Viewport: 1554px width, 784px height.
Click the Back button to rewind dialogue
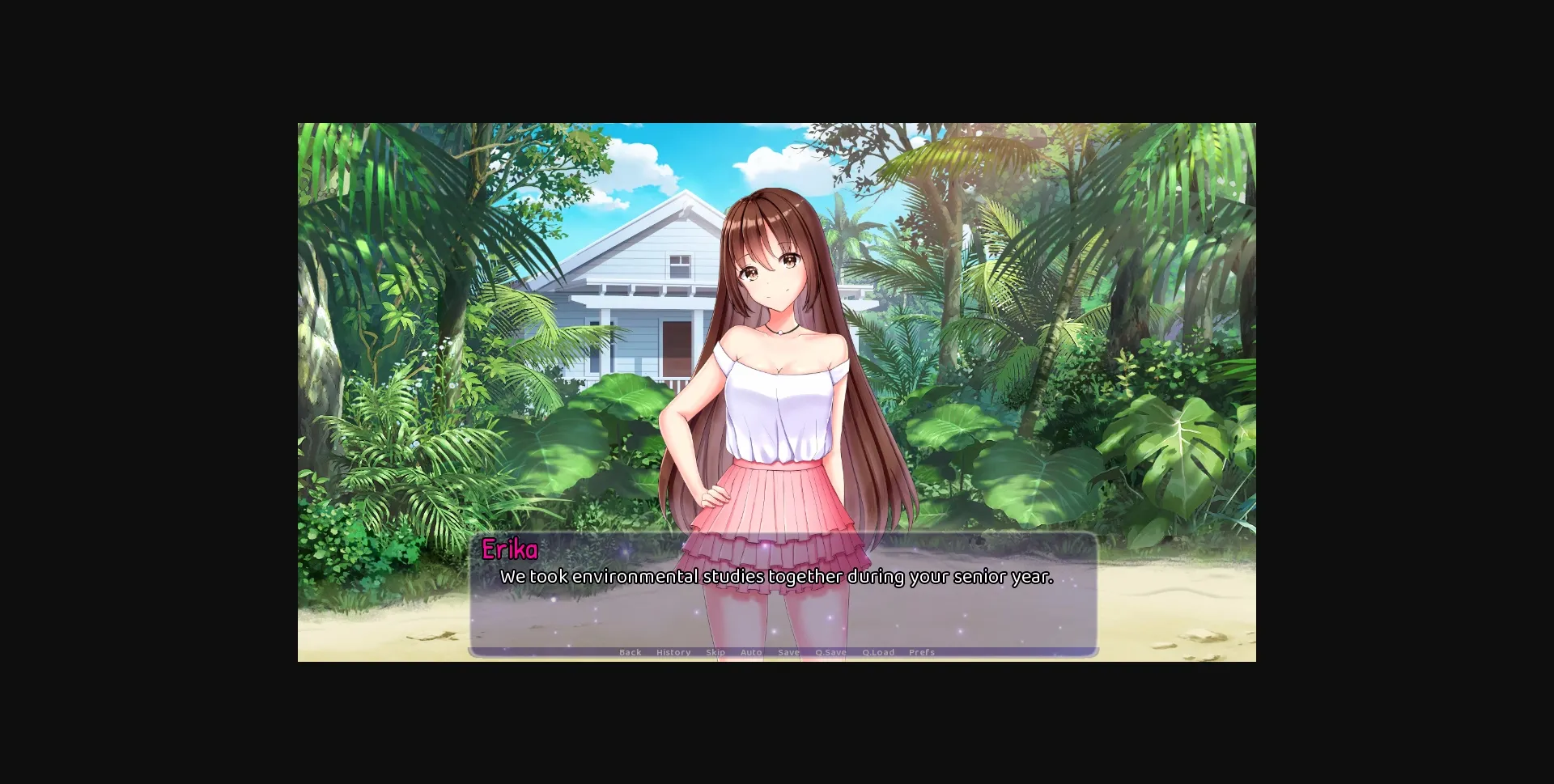(x=630, y=652)
